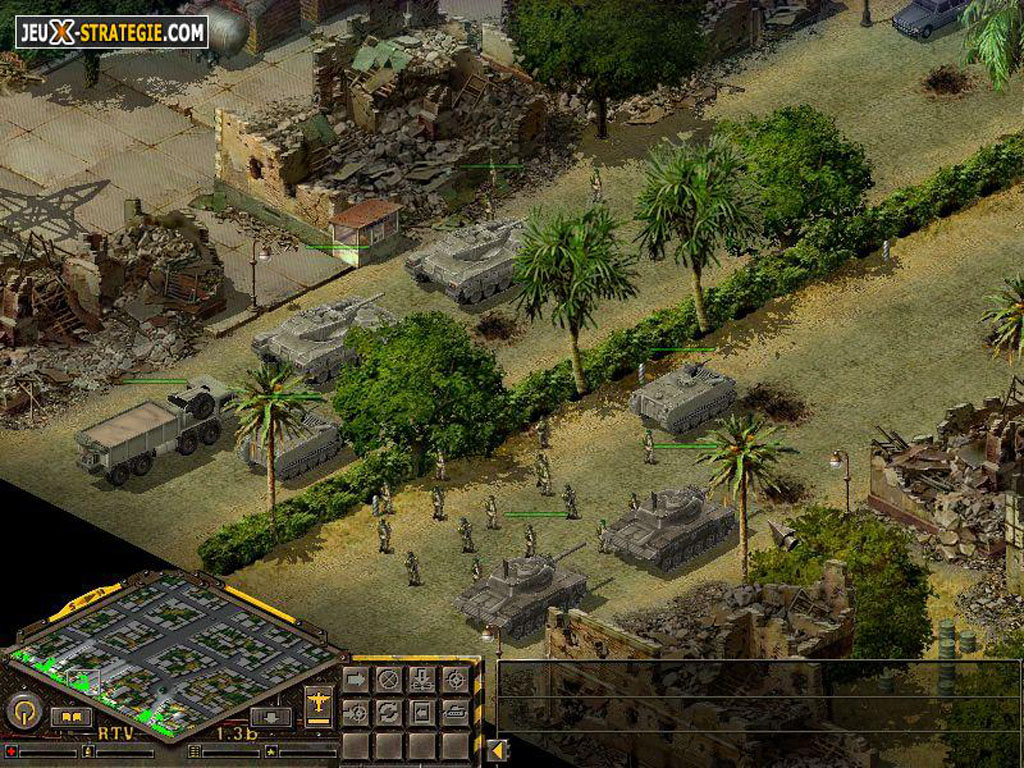Activate the circular arrows rotate command
The image size is (1024, 768).
[x=389, y=712]
